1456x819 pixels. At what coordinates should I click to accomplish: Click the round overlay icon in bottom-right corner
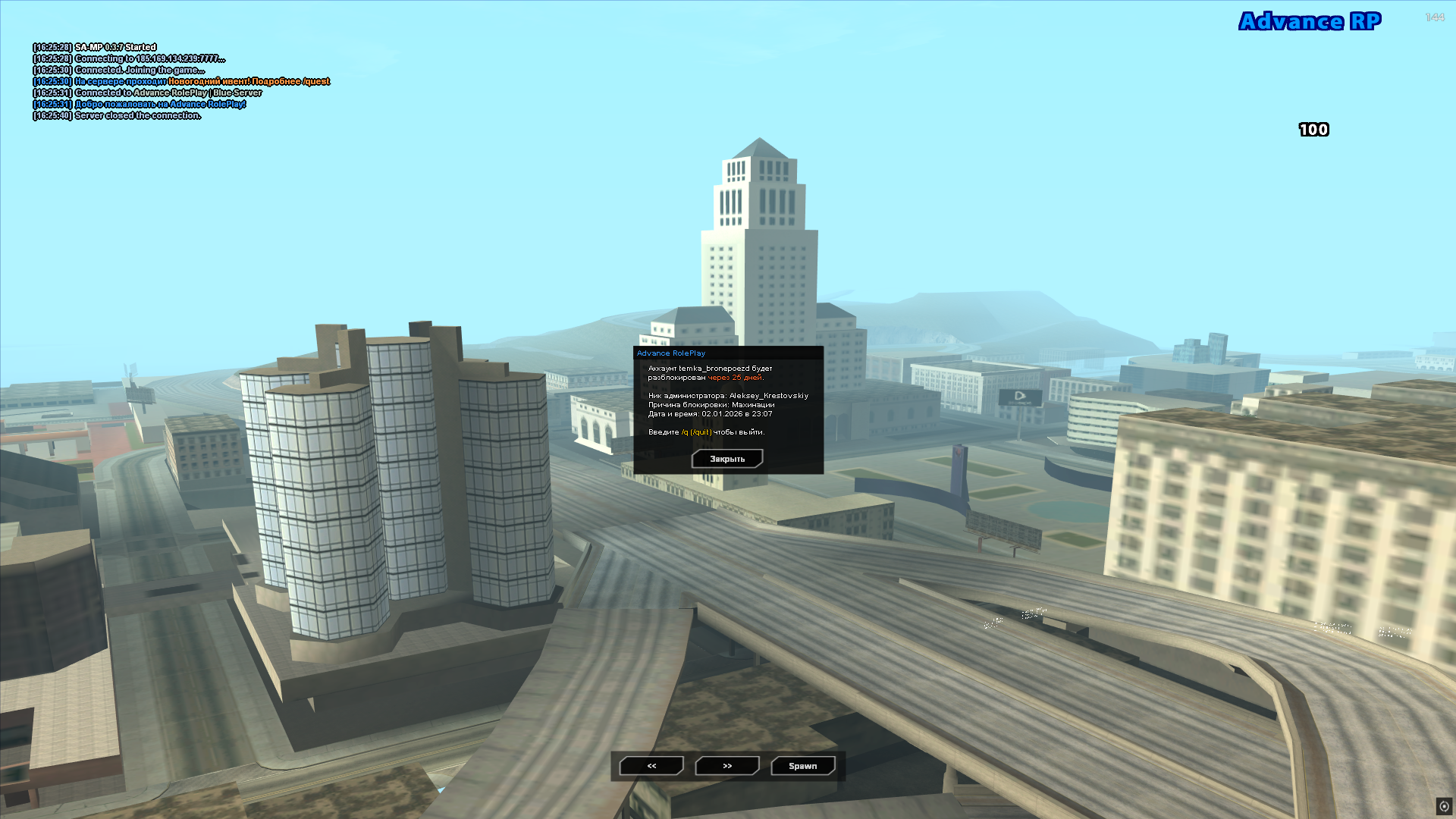(x=1444, y=806)
